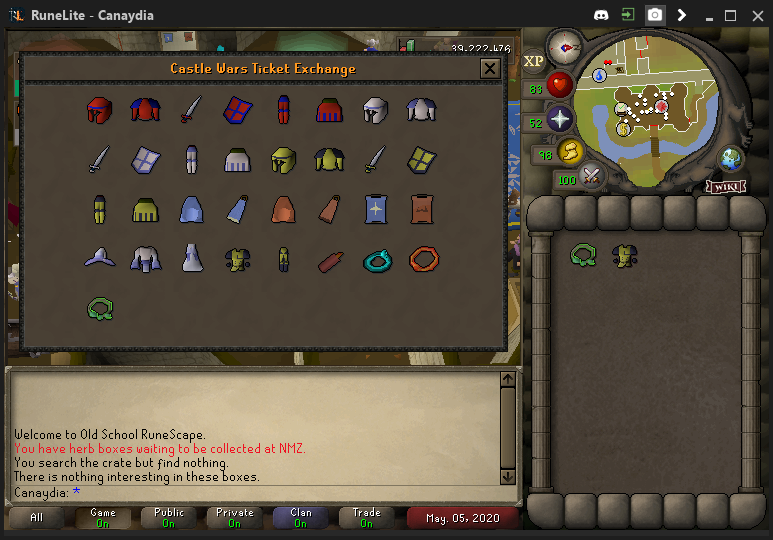Activate the quick-prayers orb
This screenshot has height=540, width=773.
[x=558, y=118]
